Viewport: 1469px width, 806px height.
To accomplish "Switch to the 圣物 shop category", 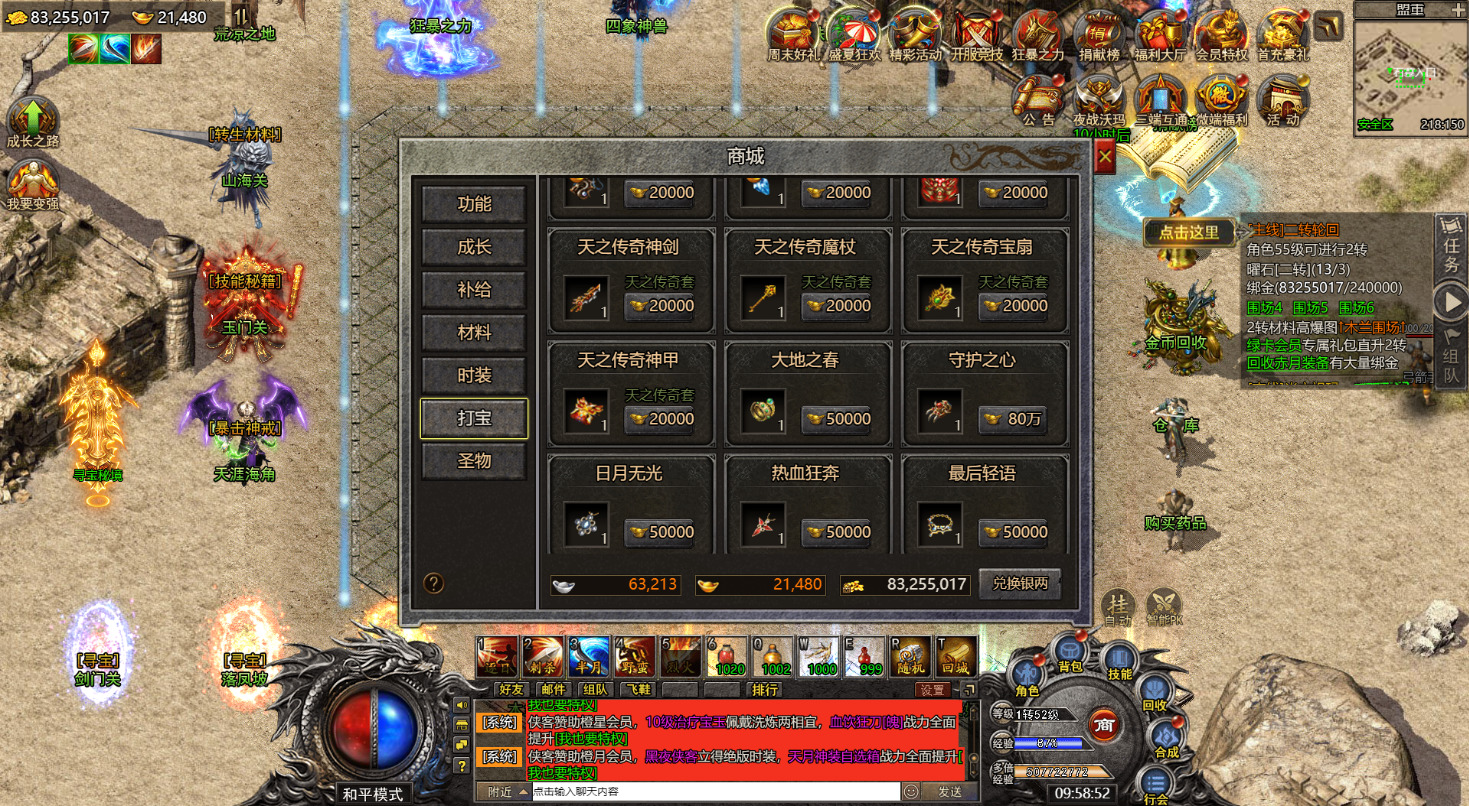I will click(474, 462).
